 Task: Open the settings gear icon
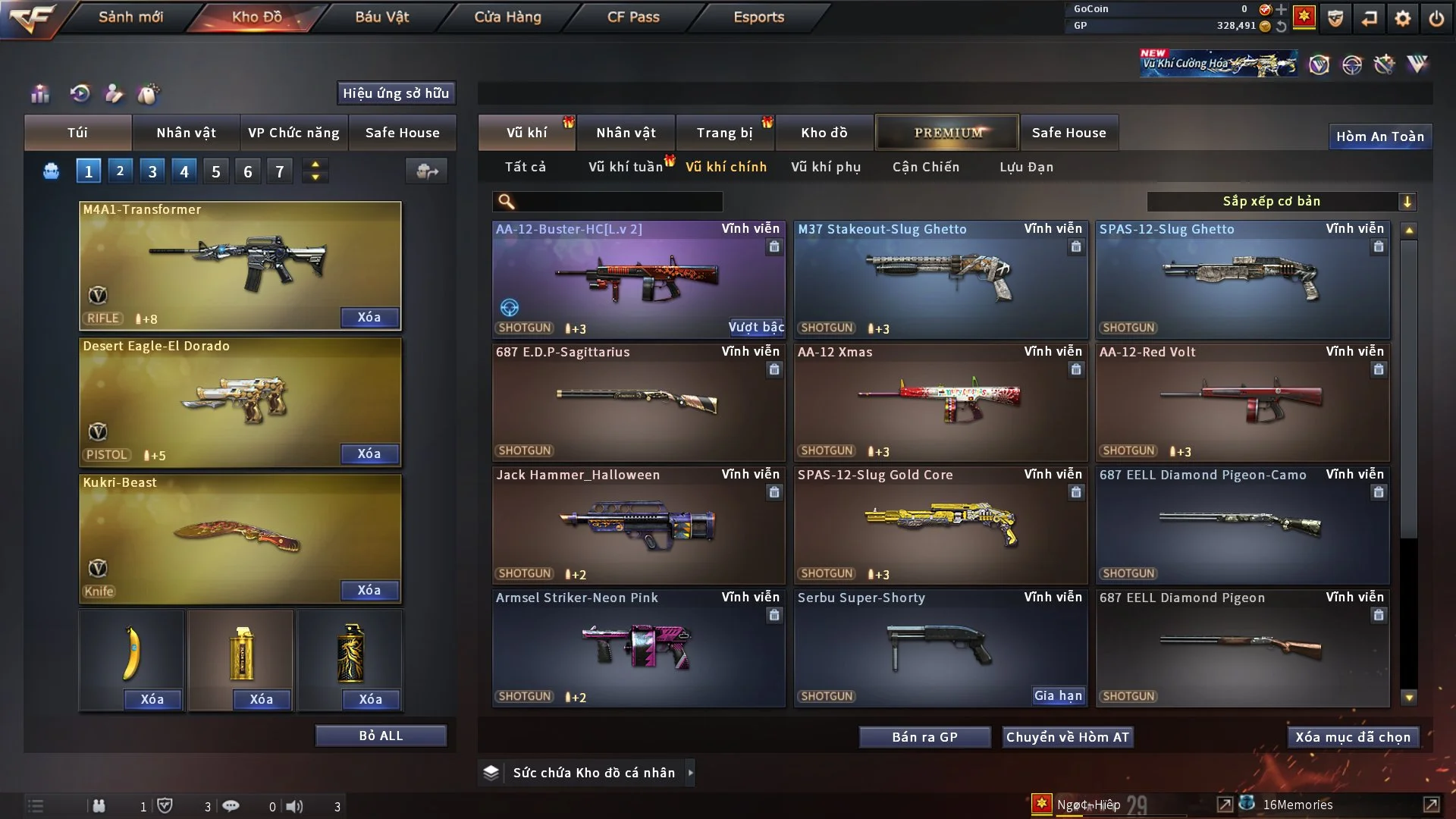(x=1403, y=18)
